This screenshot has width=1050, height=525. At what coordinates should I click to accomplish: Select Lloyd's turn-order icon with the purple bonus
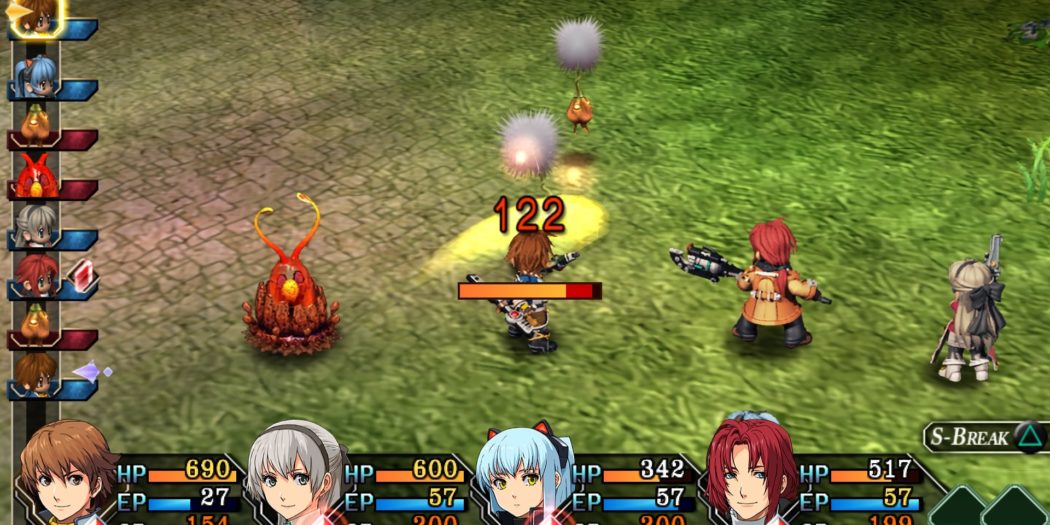click(37, 375)
